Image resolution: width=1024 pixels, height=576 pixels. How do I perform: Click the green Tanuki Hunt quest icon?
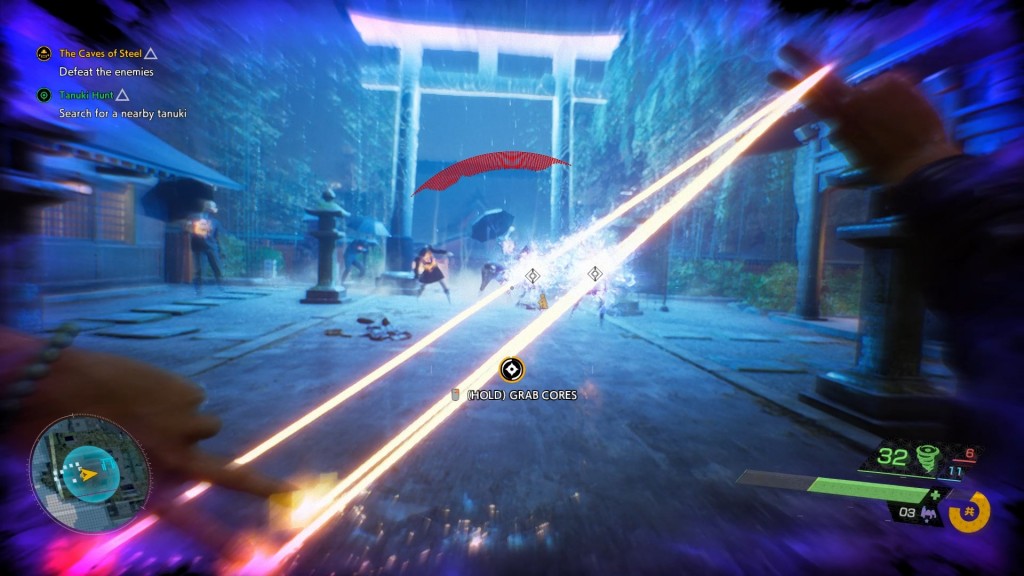(44, 96)
